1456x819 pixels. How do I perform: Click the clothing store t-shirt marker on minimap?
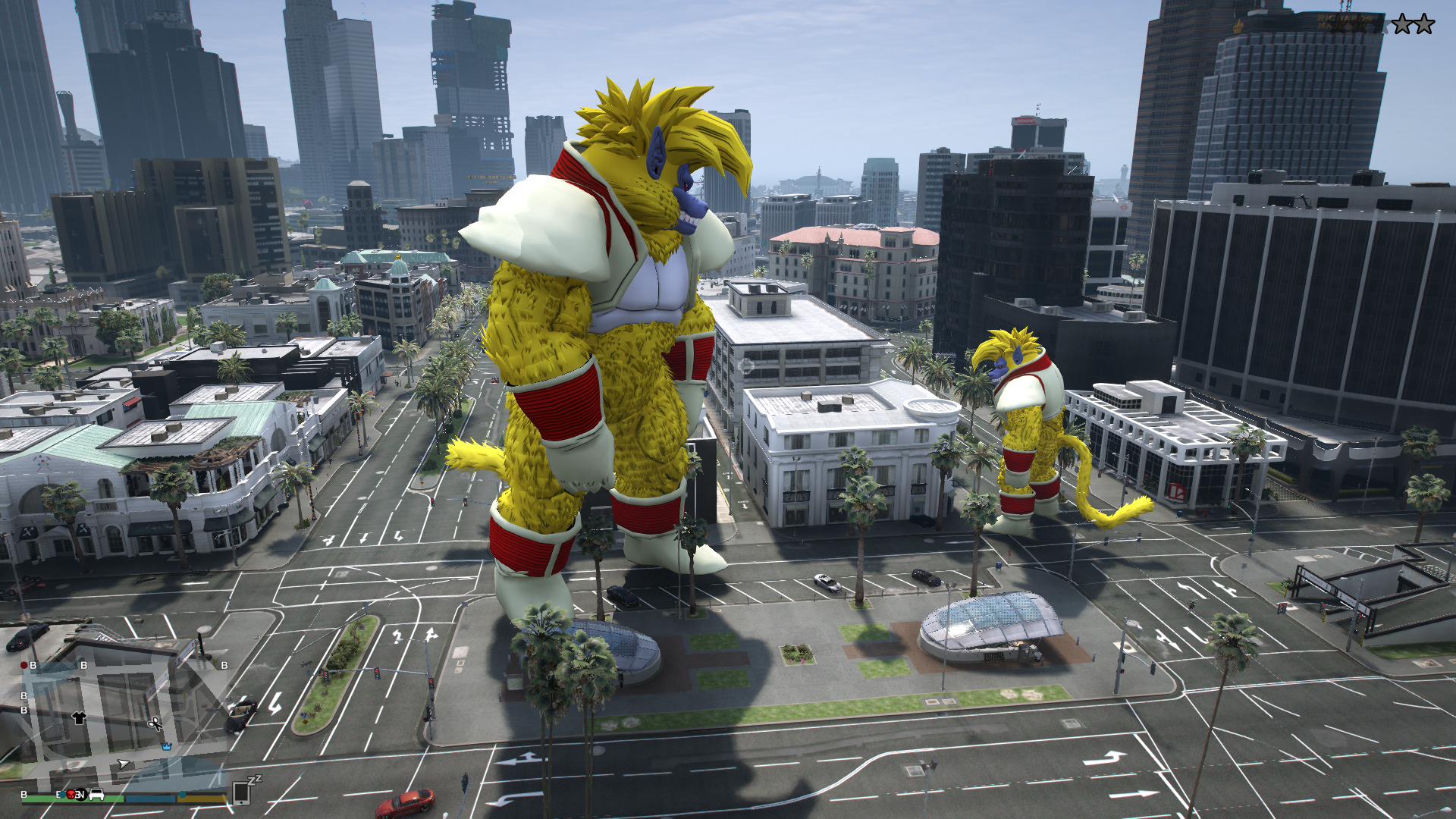(79, 717)
